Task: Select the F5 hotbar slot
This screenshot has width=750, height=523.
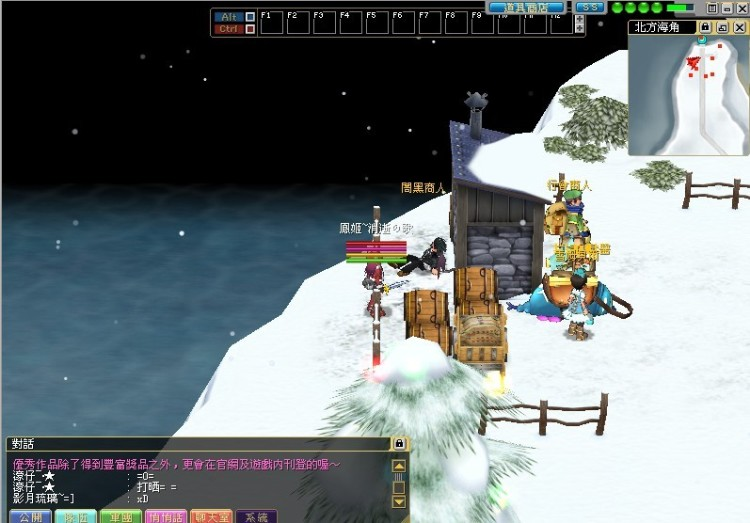Action: (x=377, y=23)
